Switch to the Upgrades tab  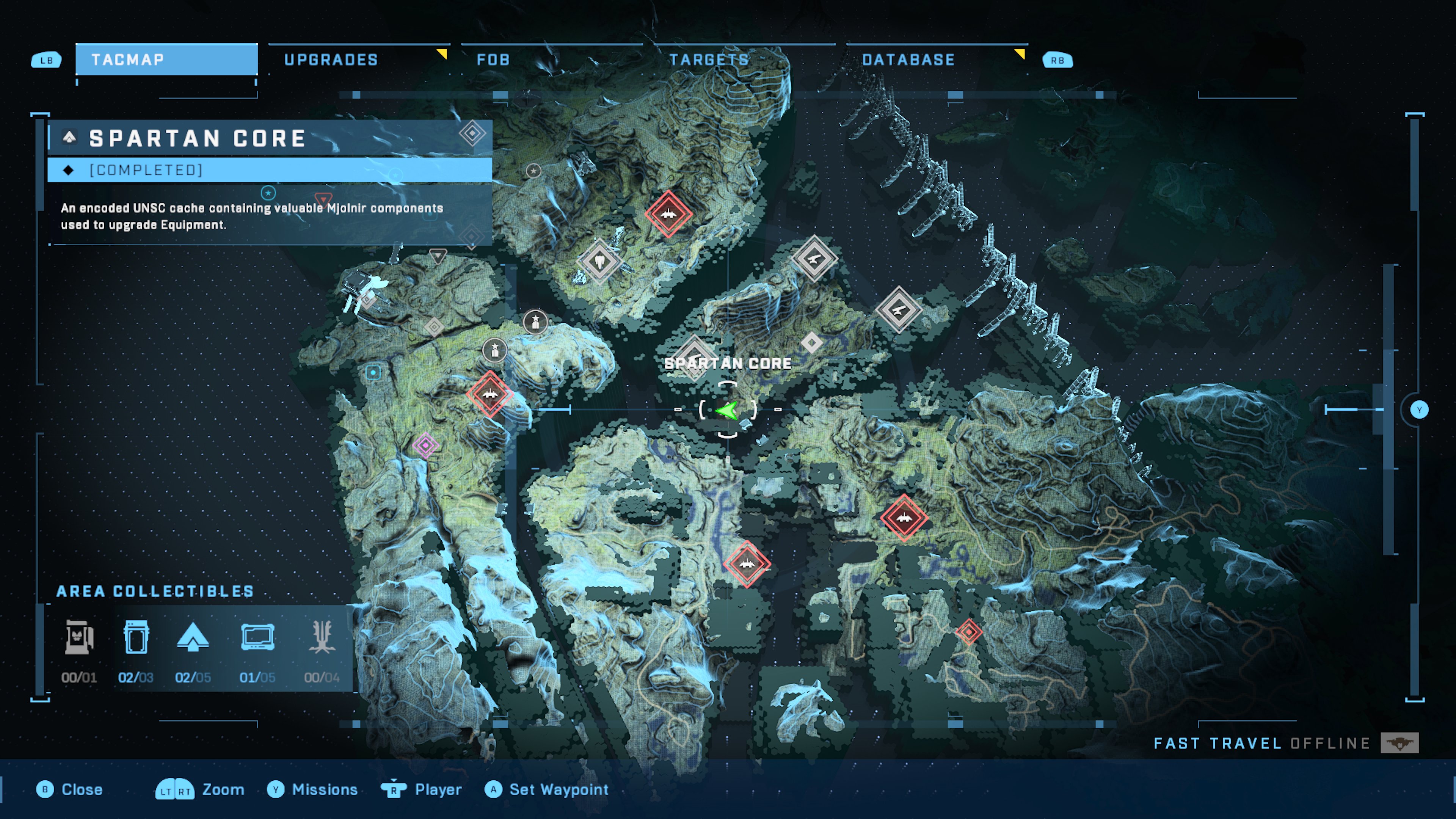331,60
